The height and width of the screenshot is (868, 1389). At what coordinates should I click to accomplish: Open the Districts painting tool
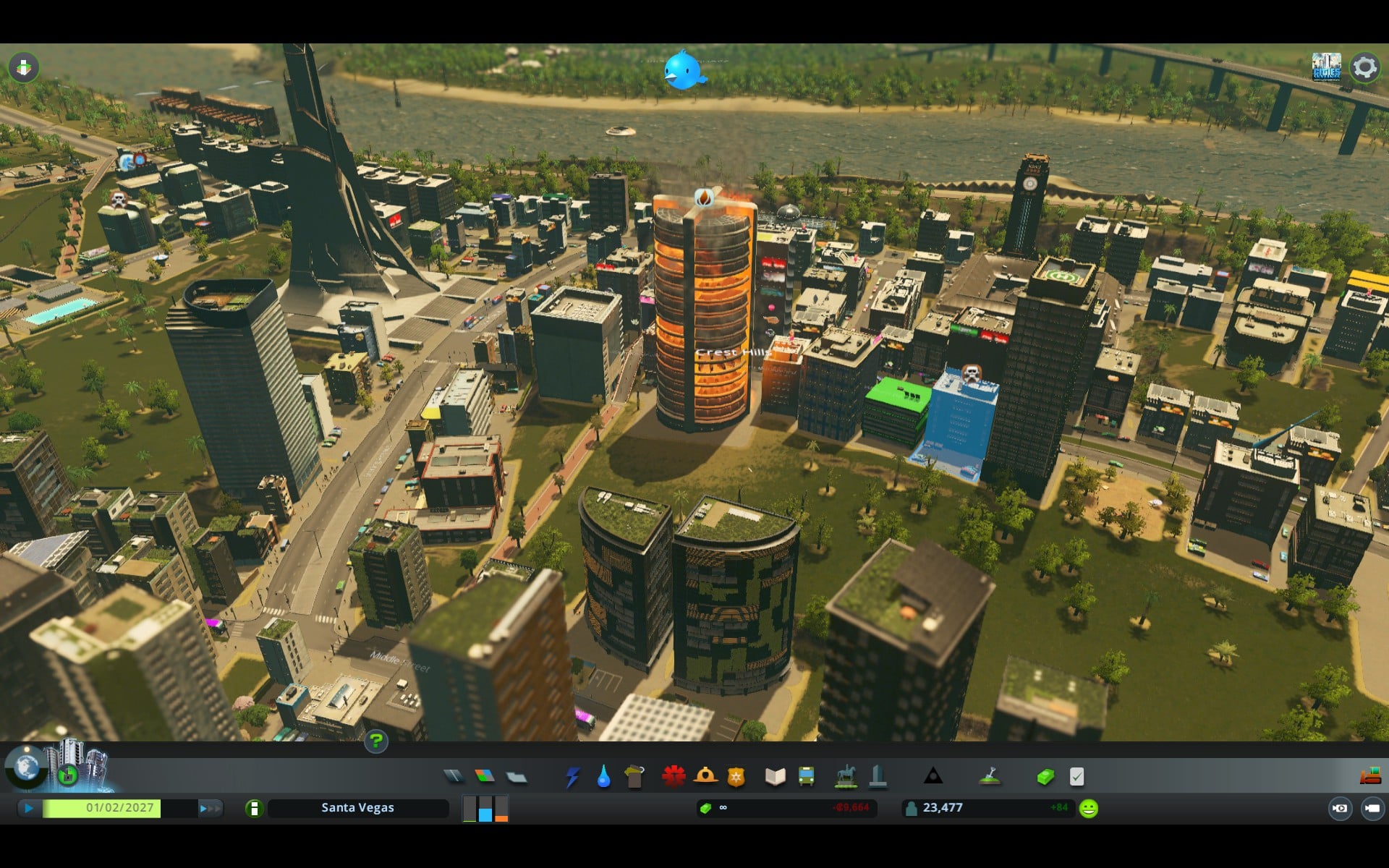[517, 778]
